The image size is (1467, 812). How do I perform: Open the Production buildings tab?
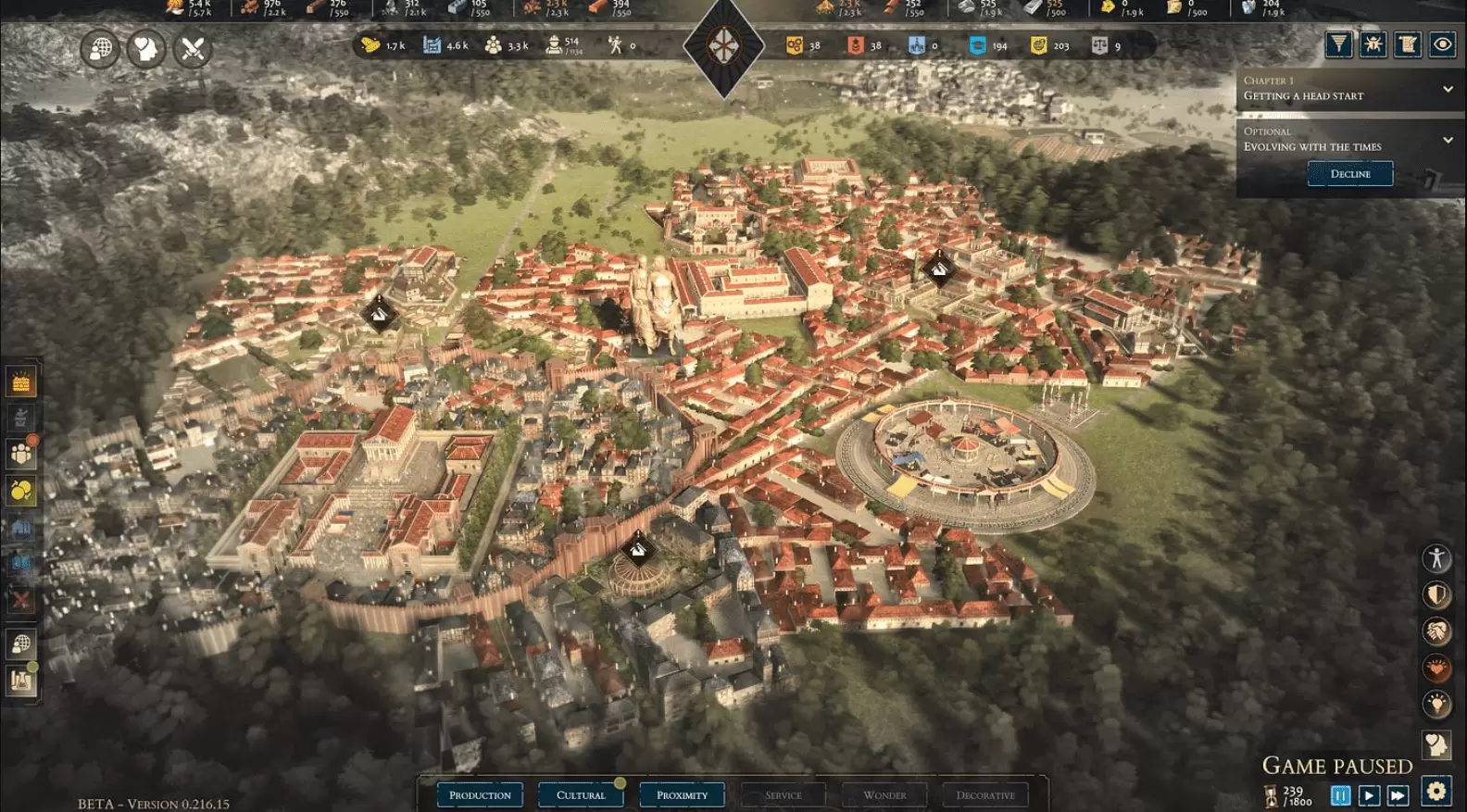pyautogui.click(x=480, y=794)
